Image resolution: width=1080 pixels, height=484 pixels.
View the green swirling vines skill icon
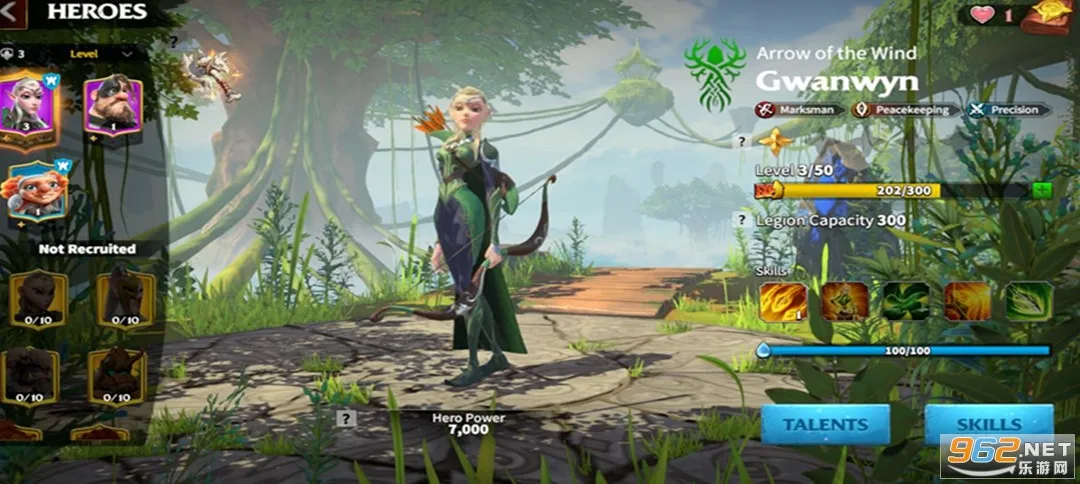[906, 301]
